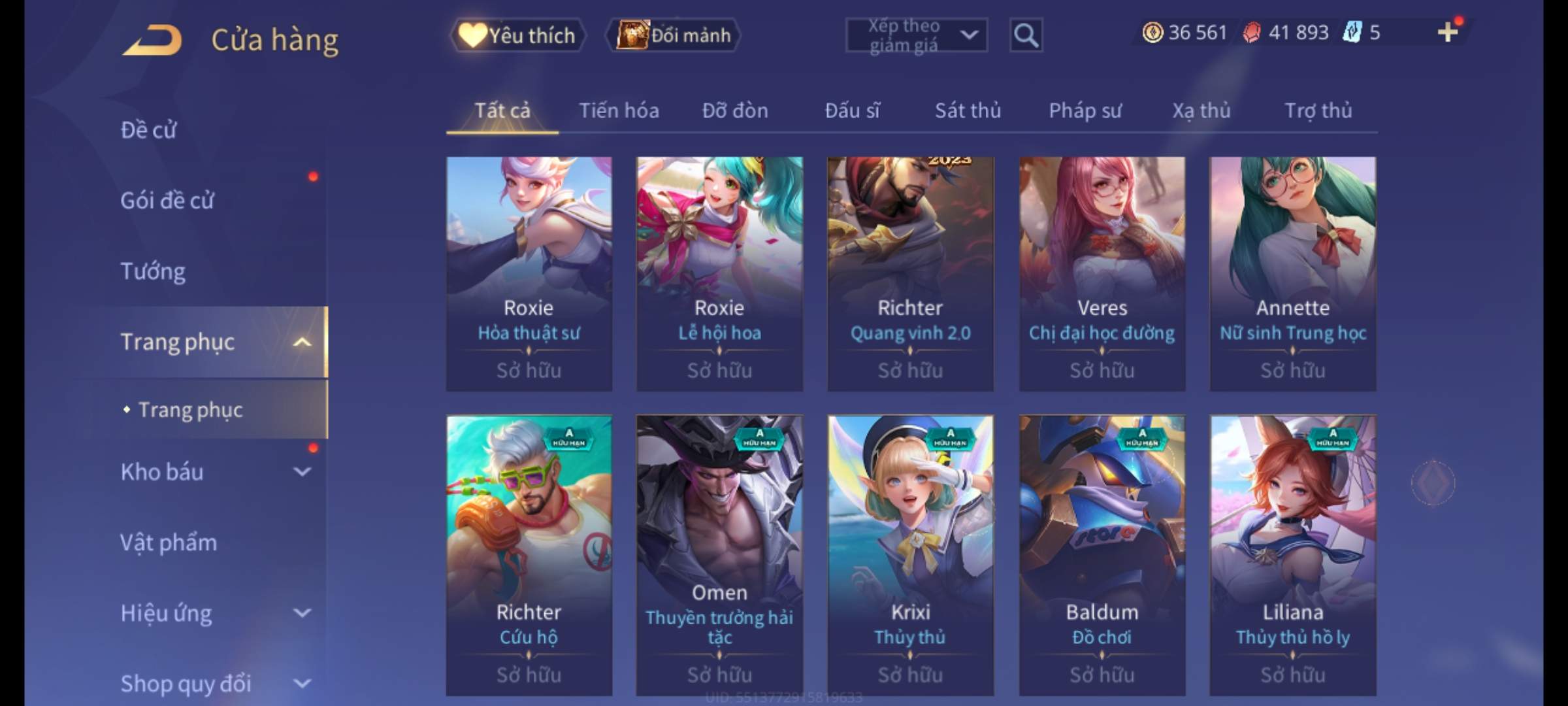
Task: Open Gói đề cử in sidebar
Action: point(167,201)
